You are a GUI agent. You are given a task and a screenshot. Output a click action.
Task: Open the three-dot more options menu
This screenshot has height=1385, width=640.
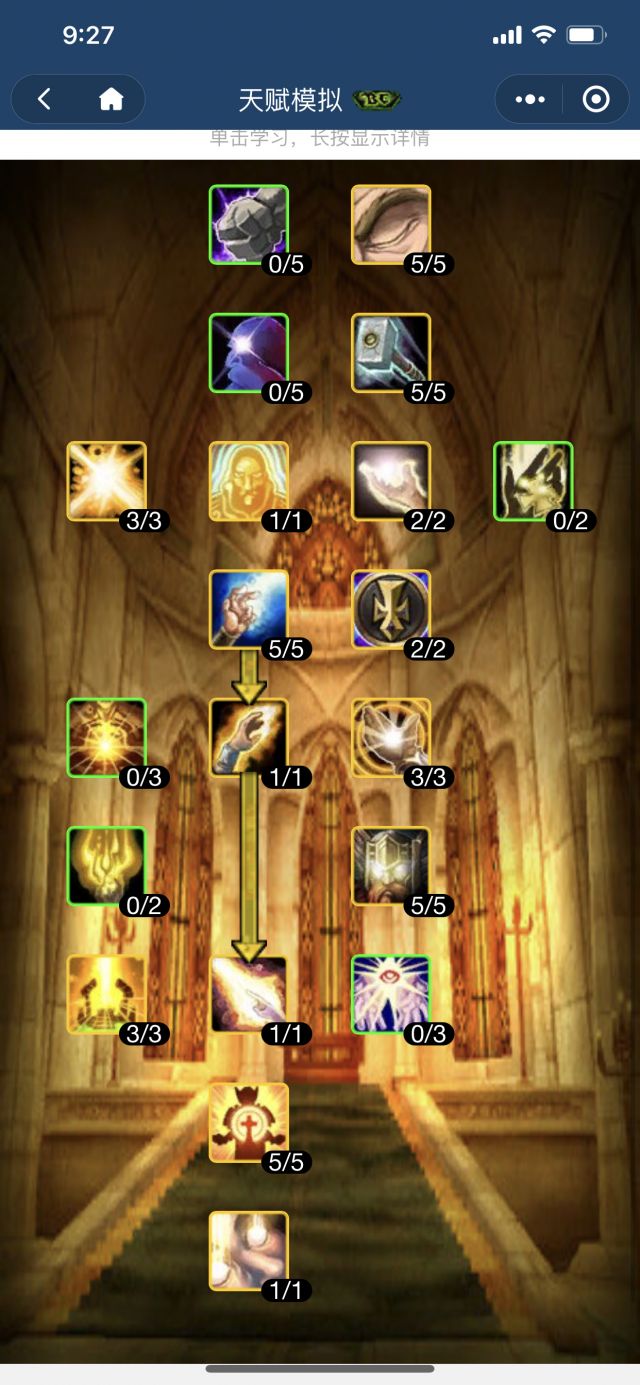click(x=529, y=99)
